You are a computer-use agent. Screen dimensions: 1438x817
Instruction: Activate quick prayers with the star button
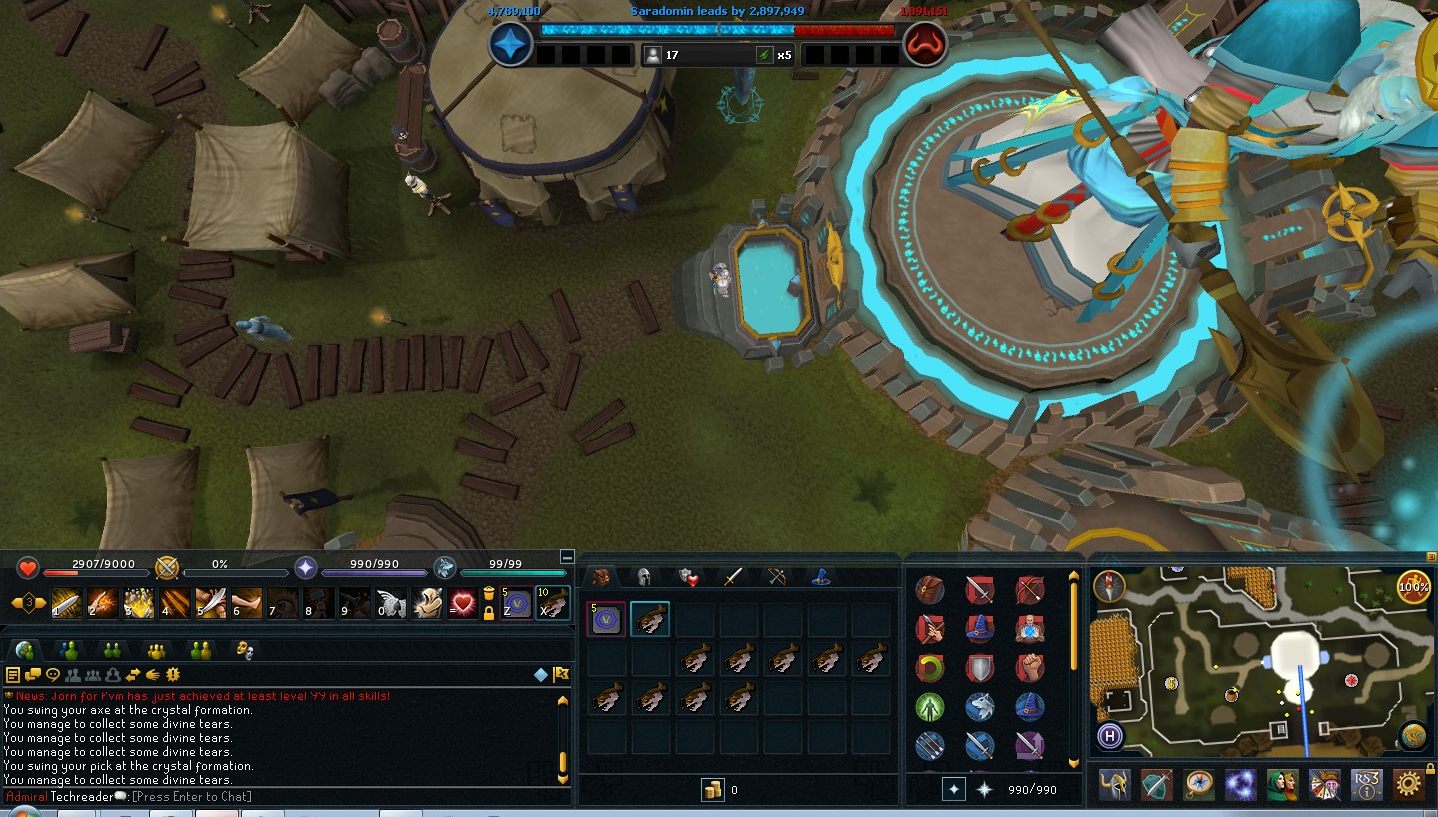[954, 789]
